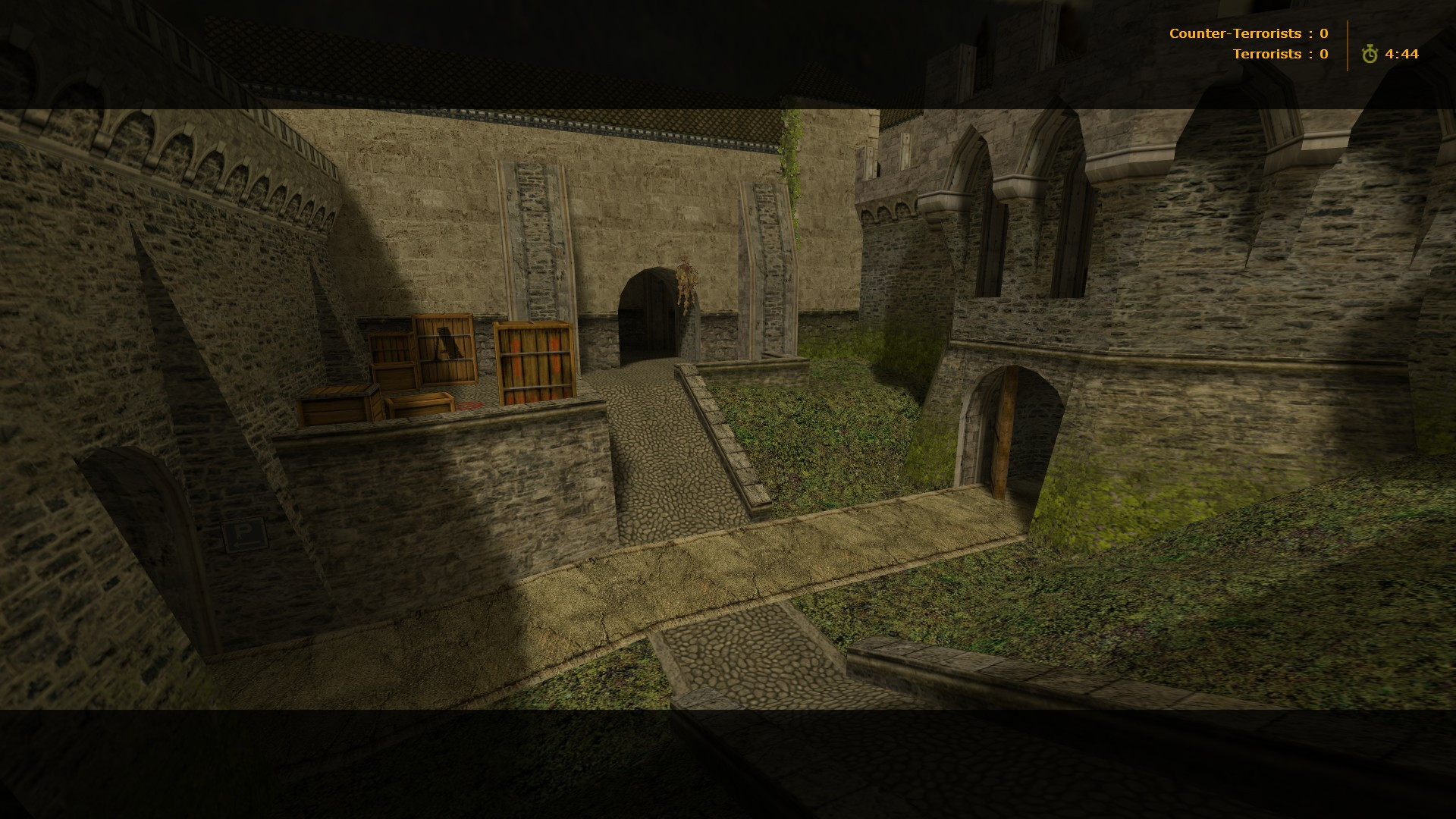Select the Counter-Terrorists score label
Image resolution: width=1456 pixels, height=819 pixels.
coord(1236,33)
